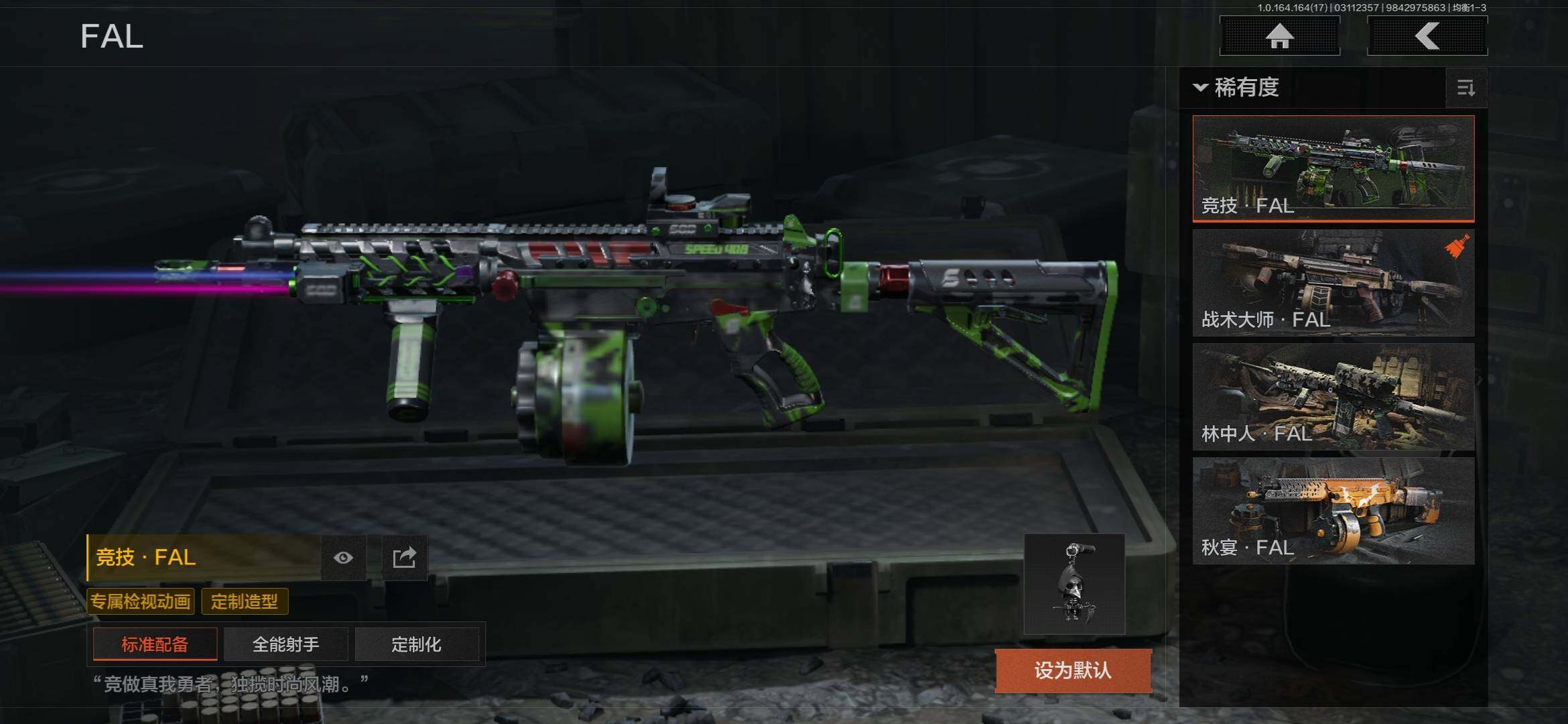The image size is (1568, 724).
Task: Toggle the eye preview icon
Action: click(x=343, y=558)
